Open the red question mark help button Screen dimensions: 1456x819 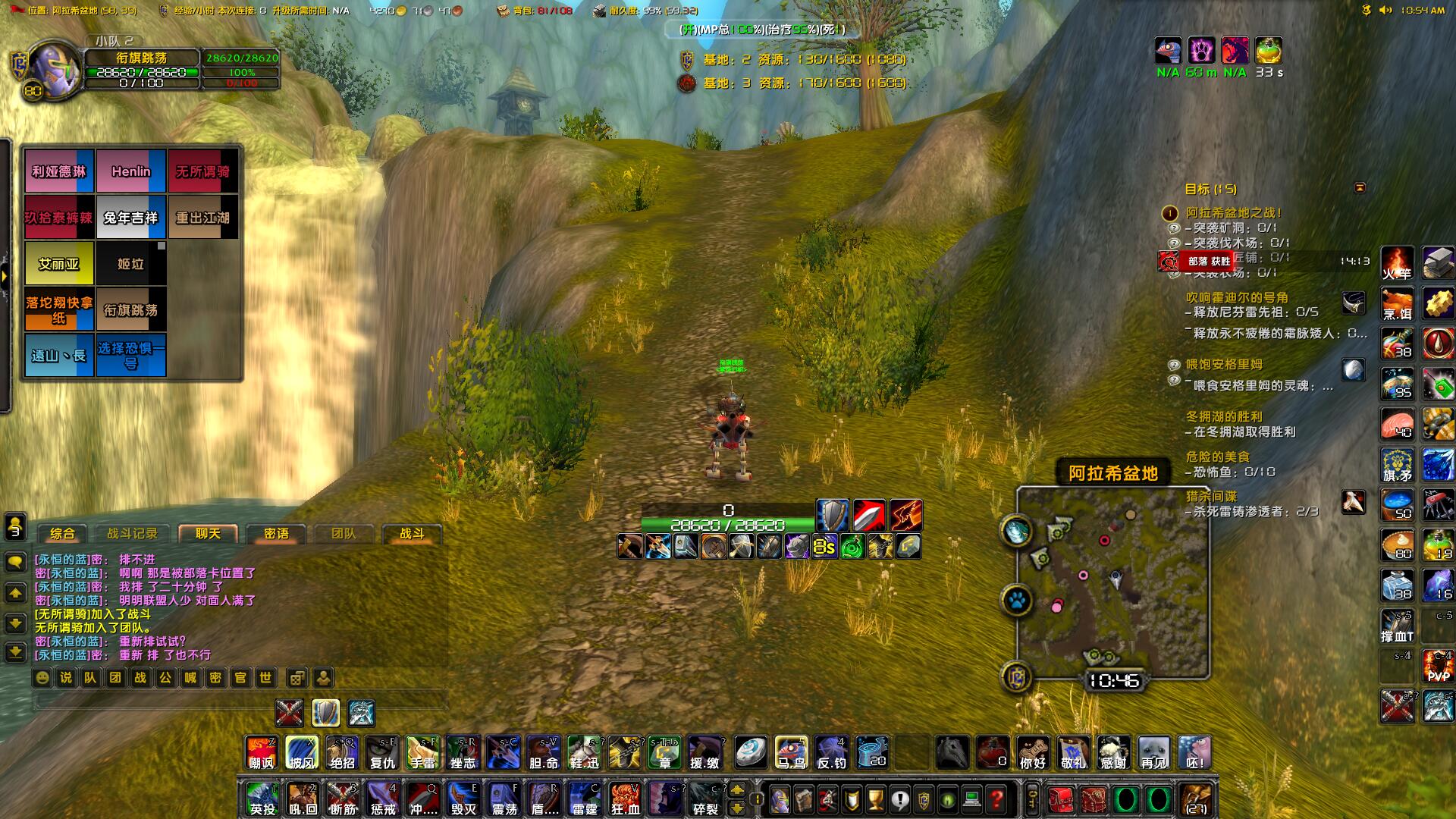(996, 799)
